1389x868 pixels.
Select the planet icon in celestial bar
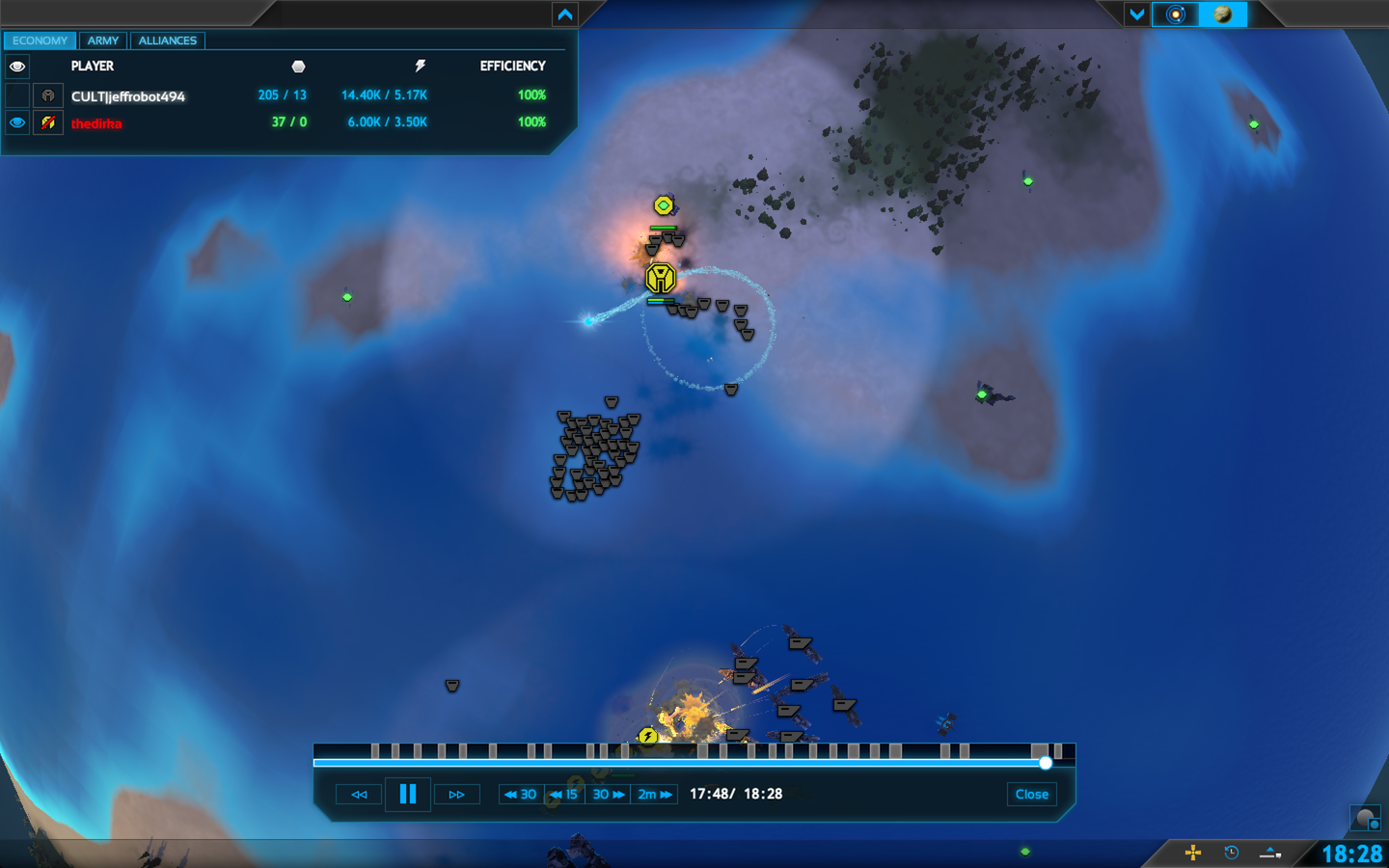point(1222,14)
